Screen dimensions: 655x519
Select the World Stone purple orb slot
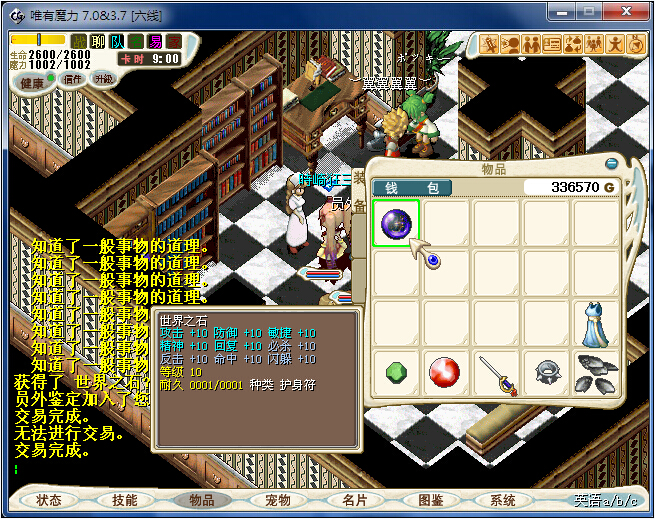(x=396, y=223)
